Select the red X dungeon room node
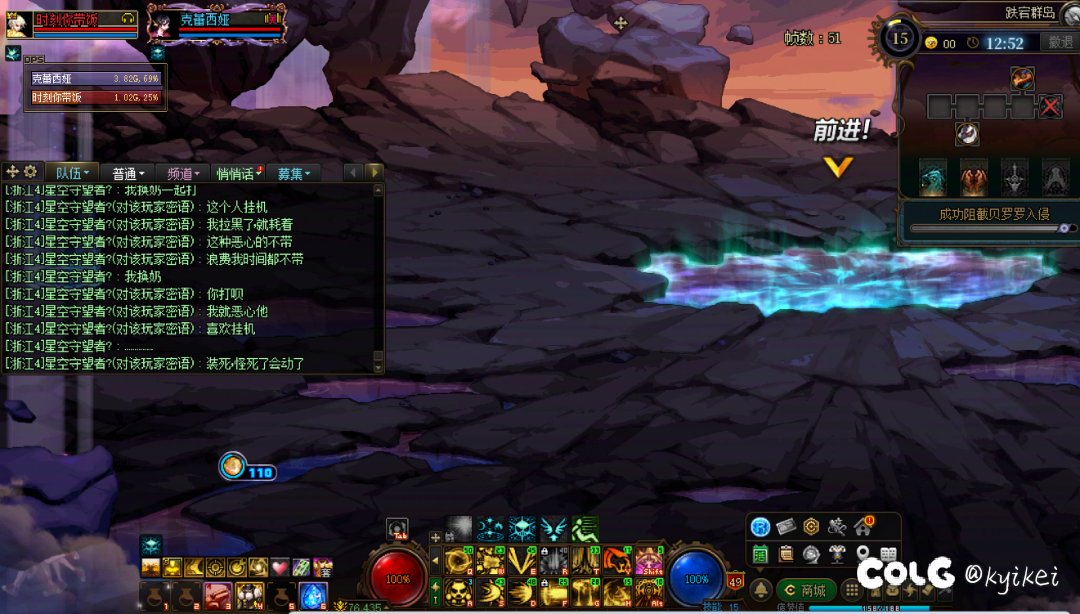Screen dimensions: 1080x614 pyautogui.click(x=1050, y=107)
